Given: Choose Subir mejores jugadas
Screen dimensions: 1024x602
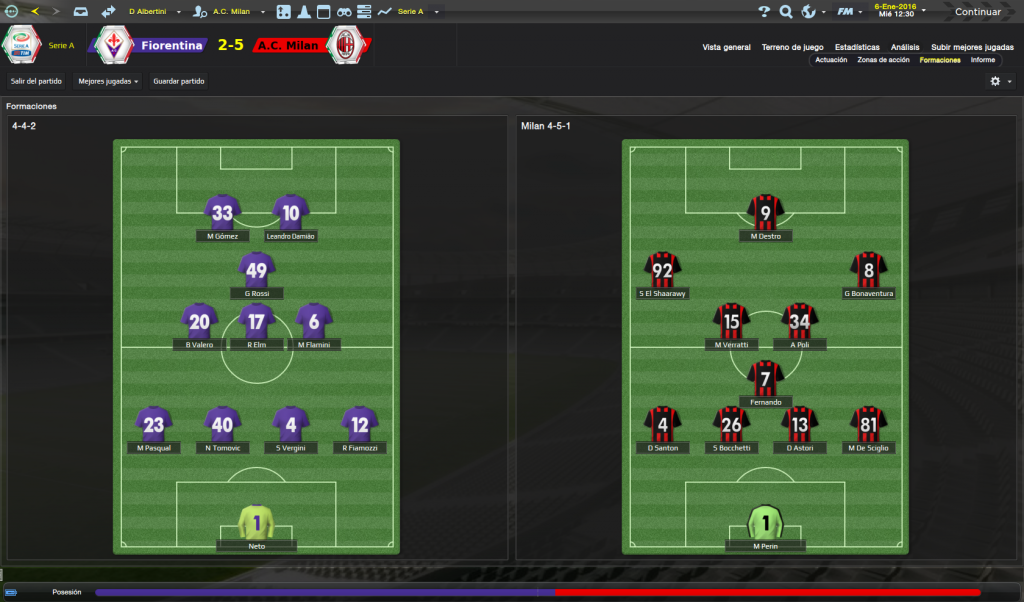Looking at the screenshot, I should pos(972,47).
